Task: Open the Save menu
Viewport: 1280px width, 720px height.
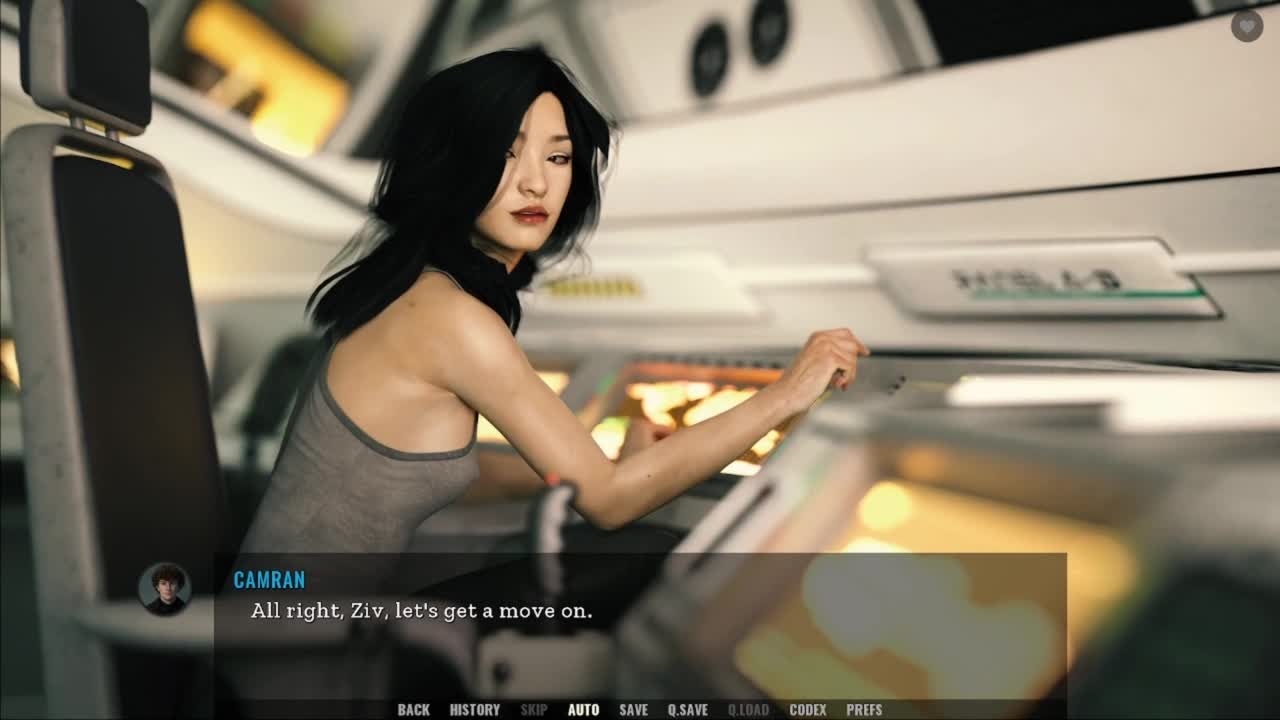Action: (x=633, y=710)
